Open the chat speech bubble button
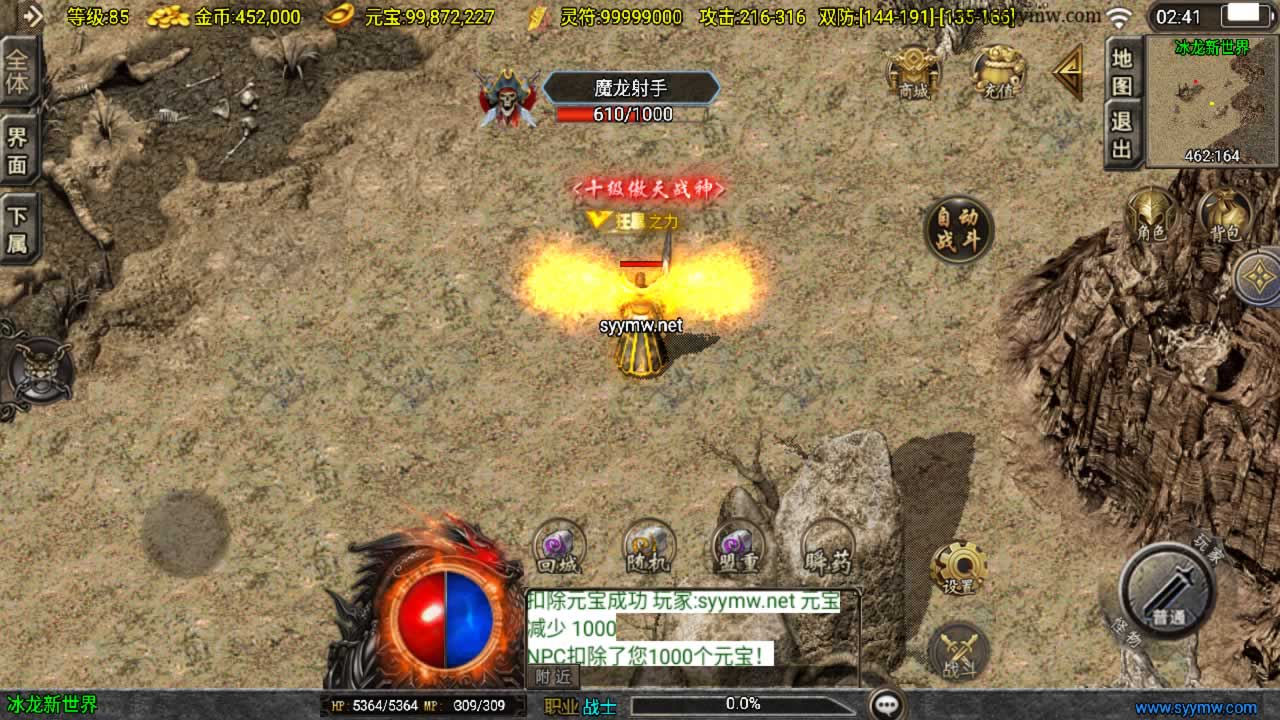This screenshot has width=1280, height=720. (x=886, y=704)
